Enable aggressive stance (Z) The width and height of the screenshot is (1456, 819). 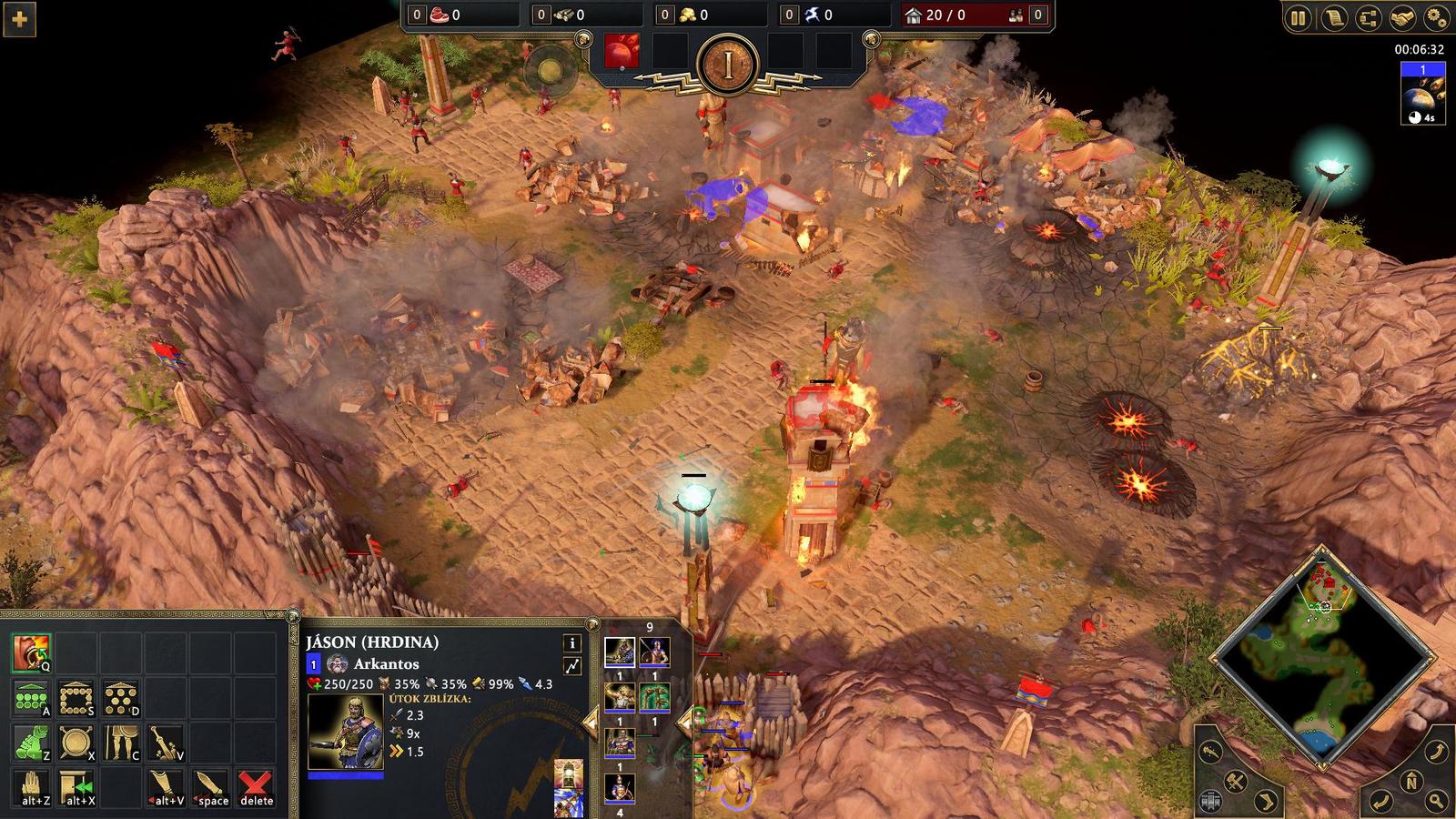point(32,742)
